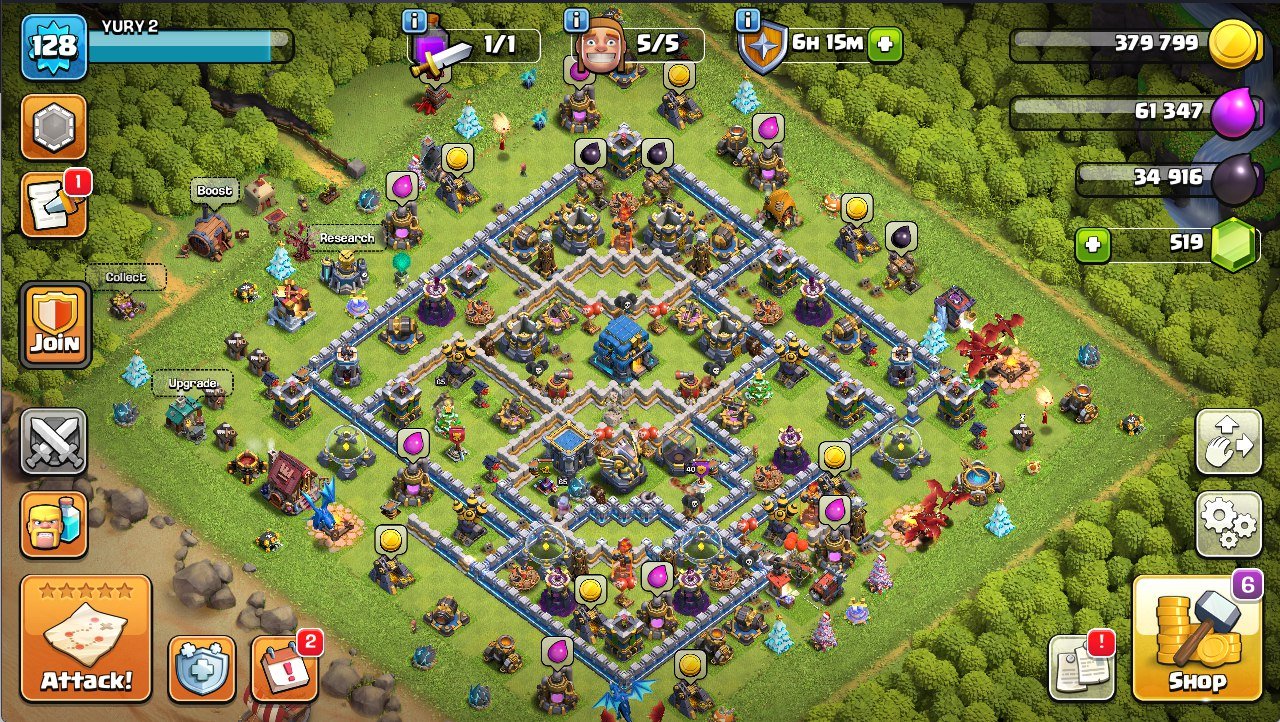This screenshot has width=1280, height=722.
Task: Extend shield with green plus button
Action: click(884, 44)
